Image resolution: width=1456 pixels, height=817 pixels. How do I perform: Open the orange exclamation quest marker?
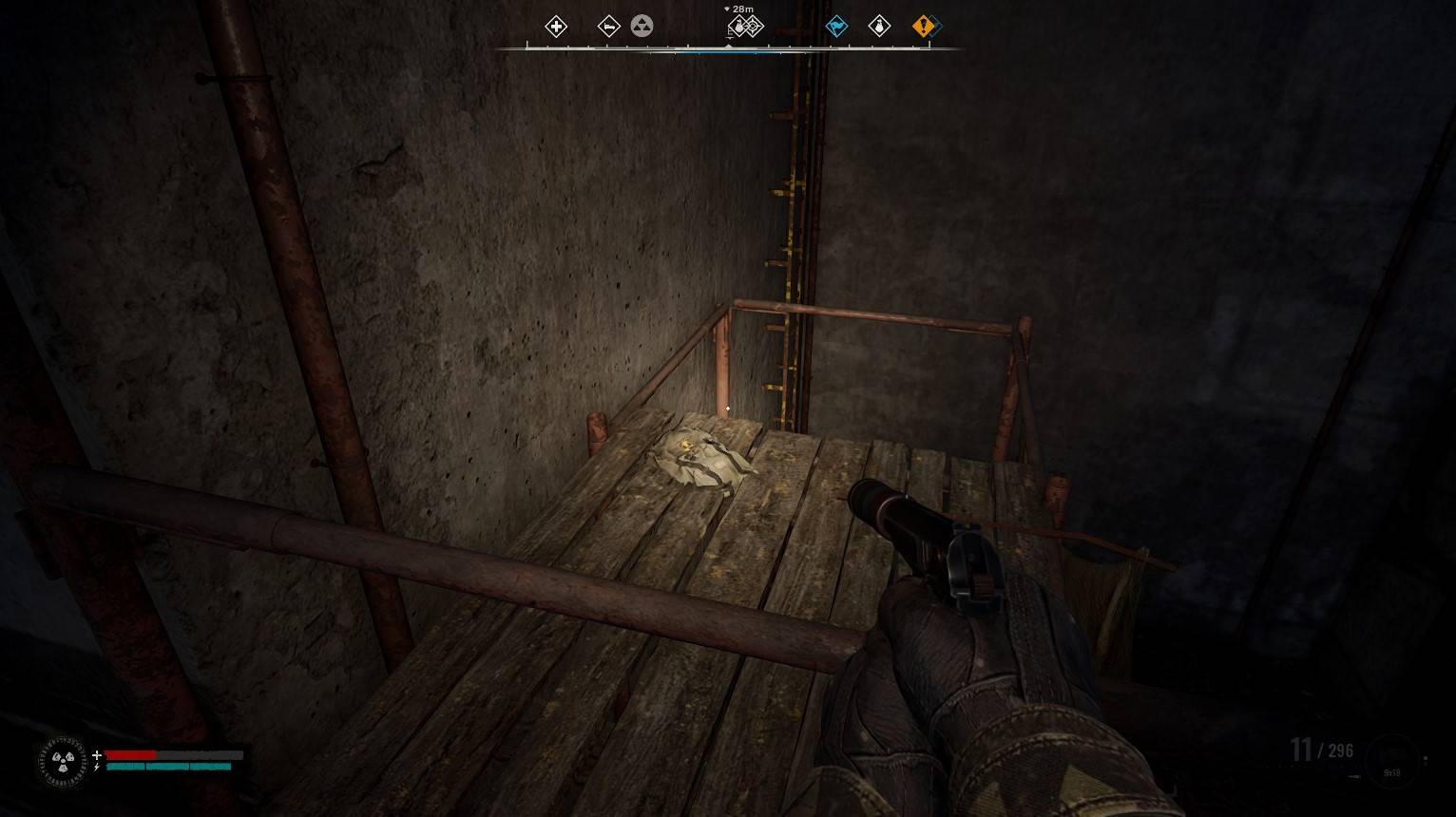(x=923, y=27)
